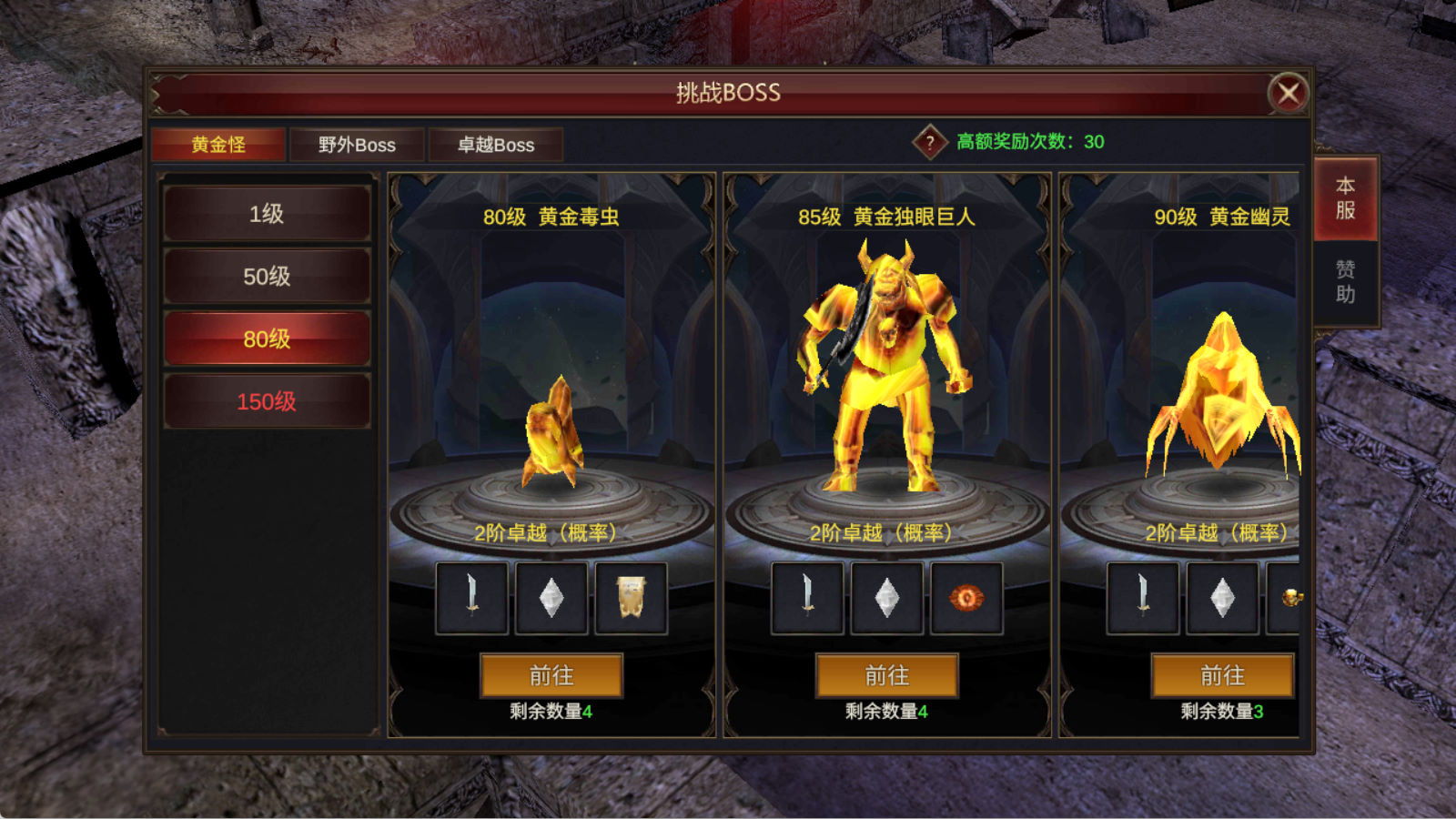
Task: Choose the 1级 level filter
Action: [x=267, y=214]
